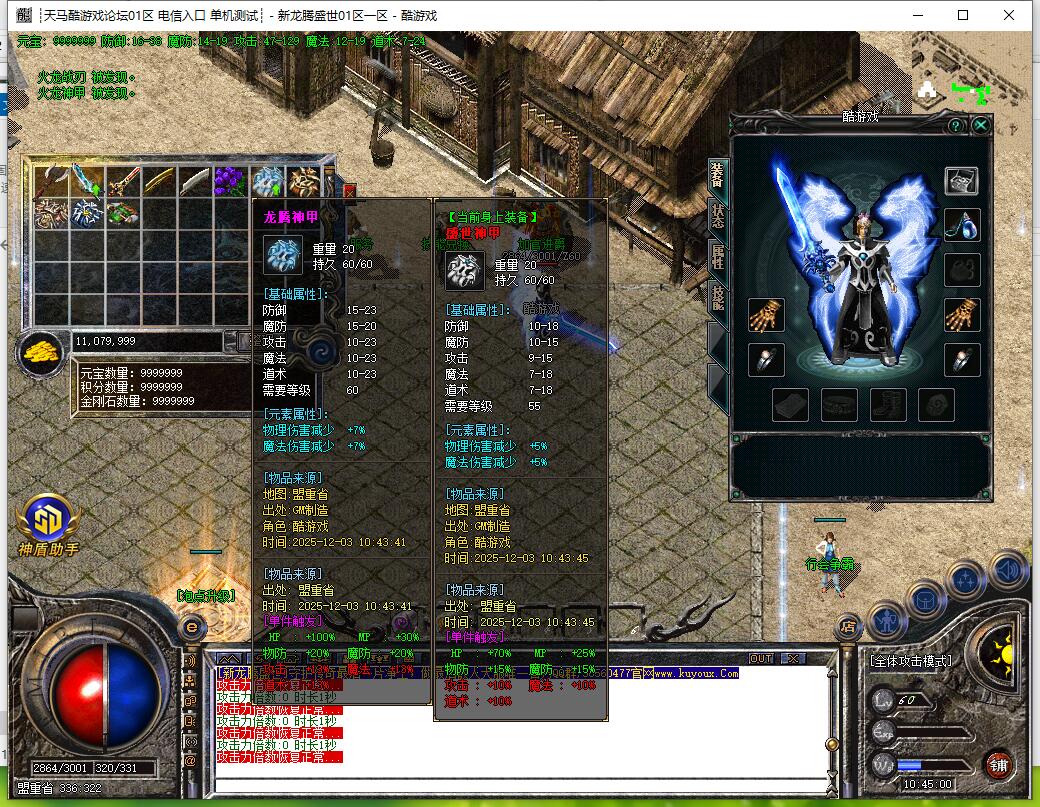This screenshot has width=1040, height=807.
Task: Open the treasure chest slot in equipment
Action: [x=962, y=181]
